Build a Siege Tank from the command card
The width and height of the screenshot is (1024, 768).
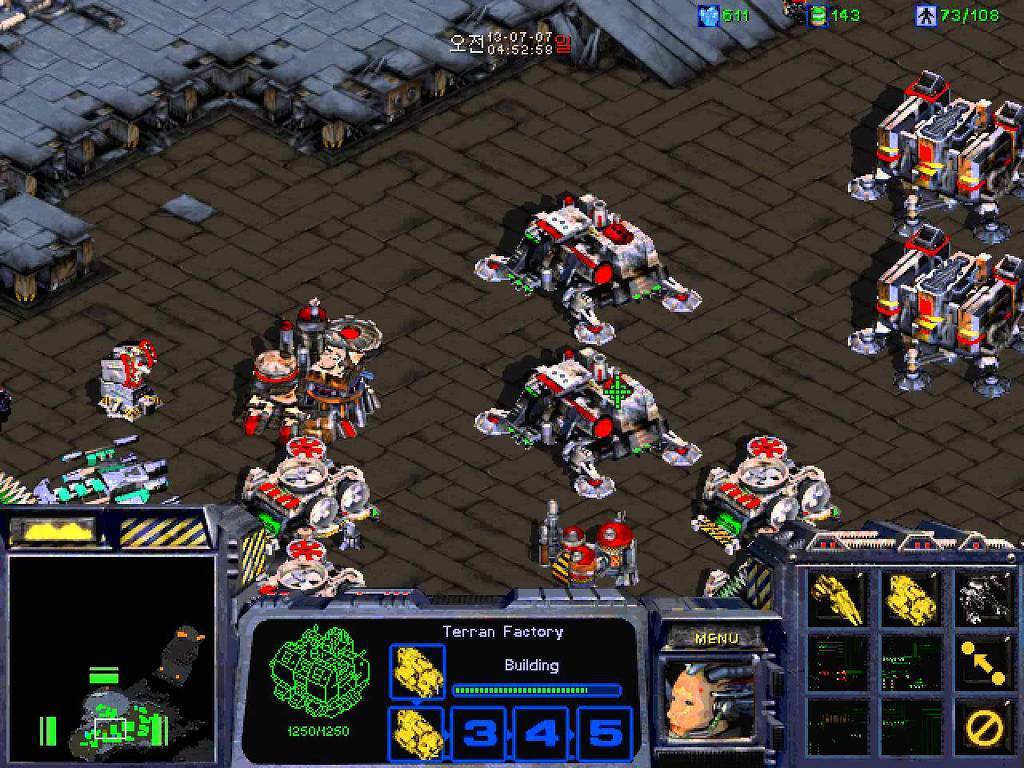(910, 598)
